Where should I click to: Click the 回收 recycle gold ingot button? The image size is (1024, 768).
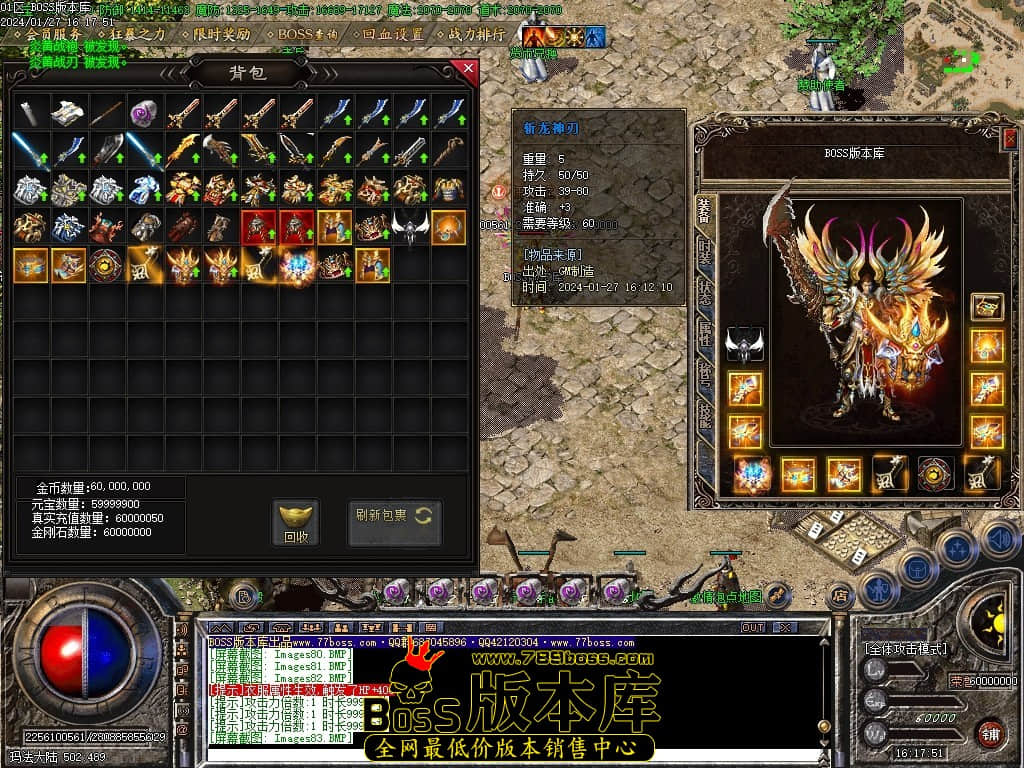click(296, 523)
